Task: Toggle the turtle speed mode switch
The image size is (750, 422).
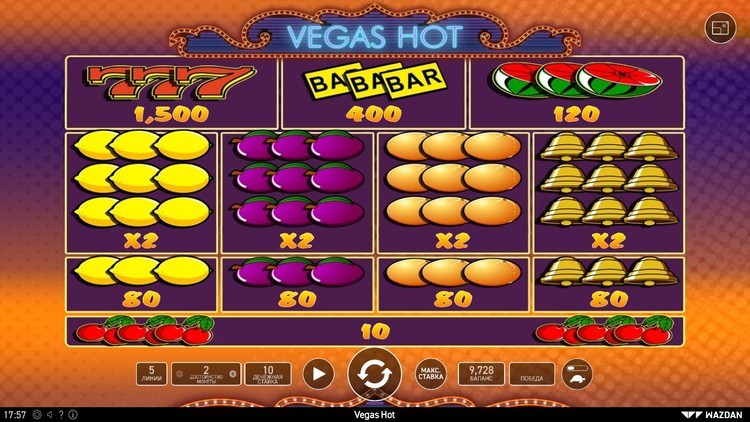Action: pyautogui.click(x=577, y=374)
